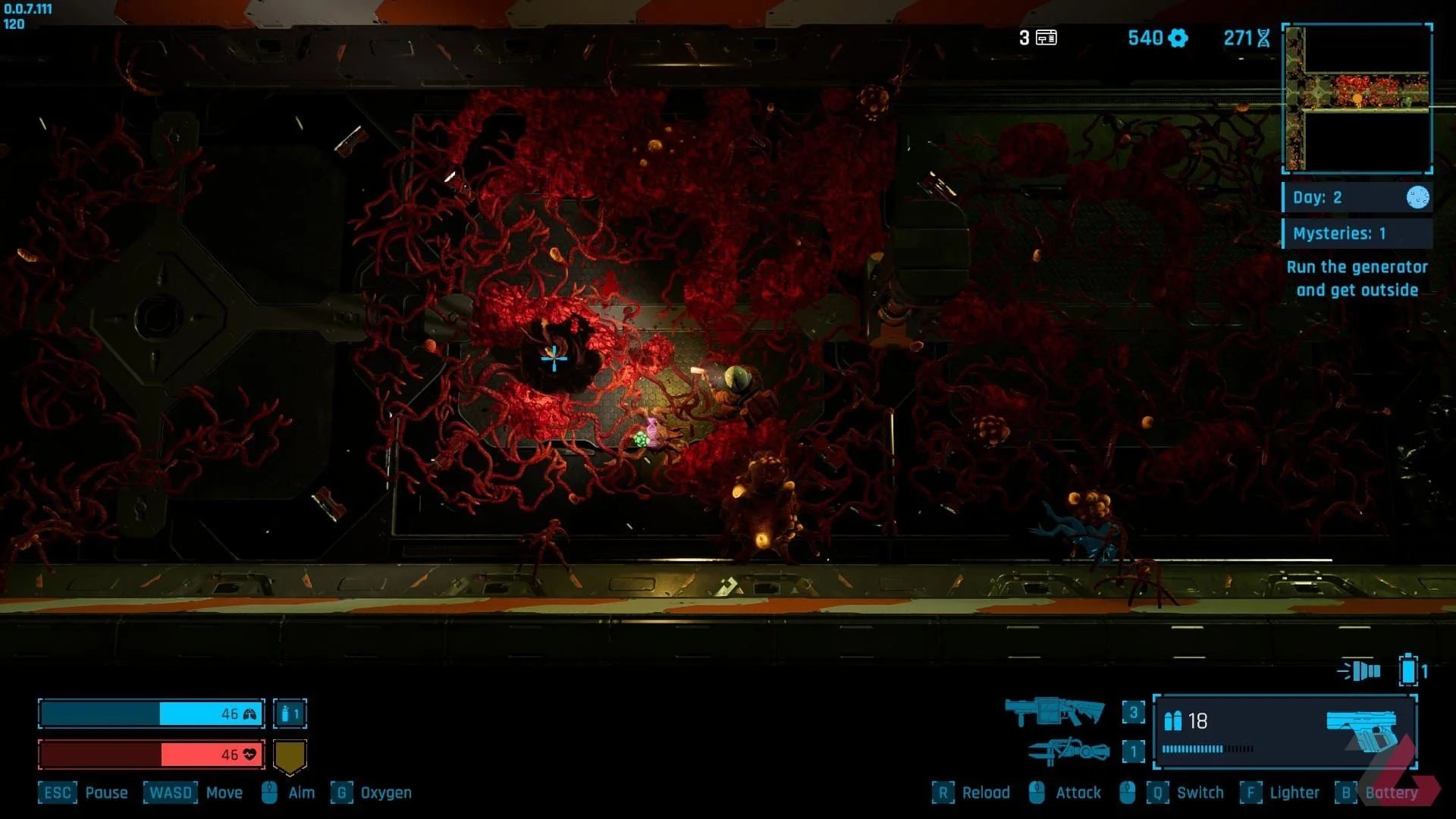Click the corridor minimap
The image size is (1456, 819).
(1357, 98)
